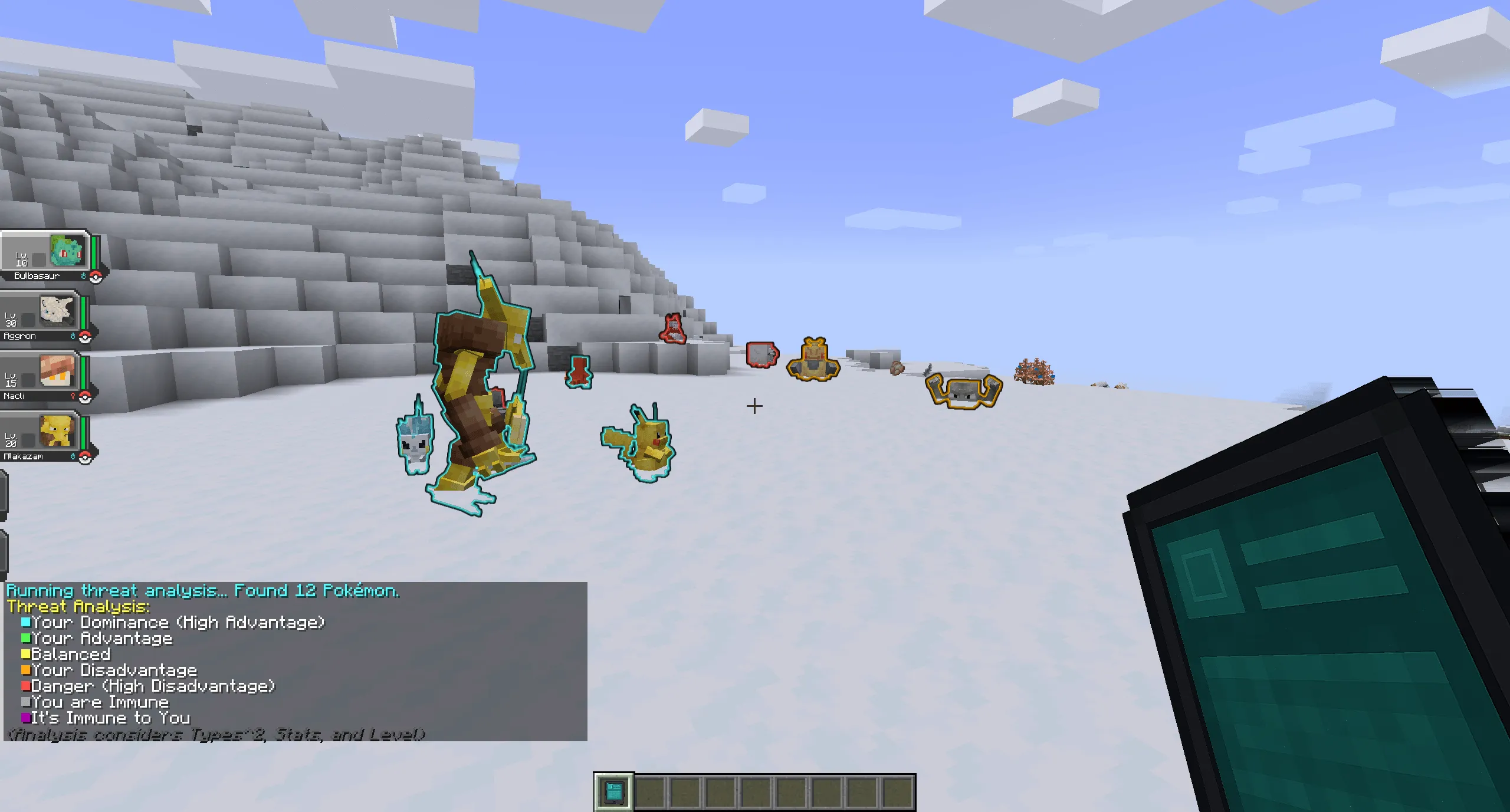Click Bulbasaur's male gender symbol
This screenshot has width=1510, height=812.
tap(84, 275)
